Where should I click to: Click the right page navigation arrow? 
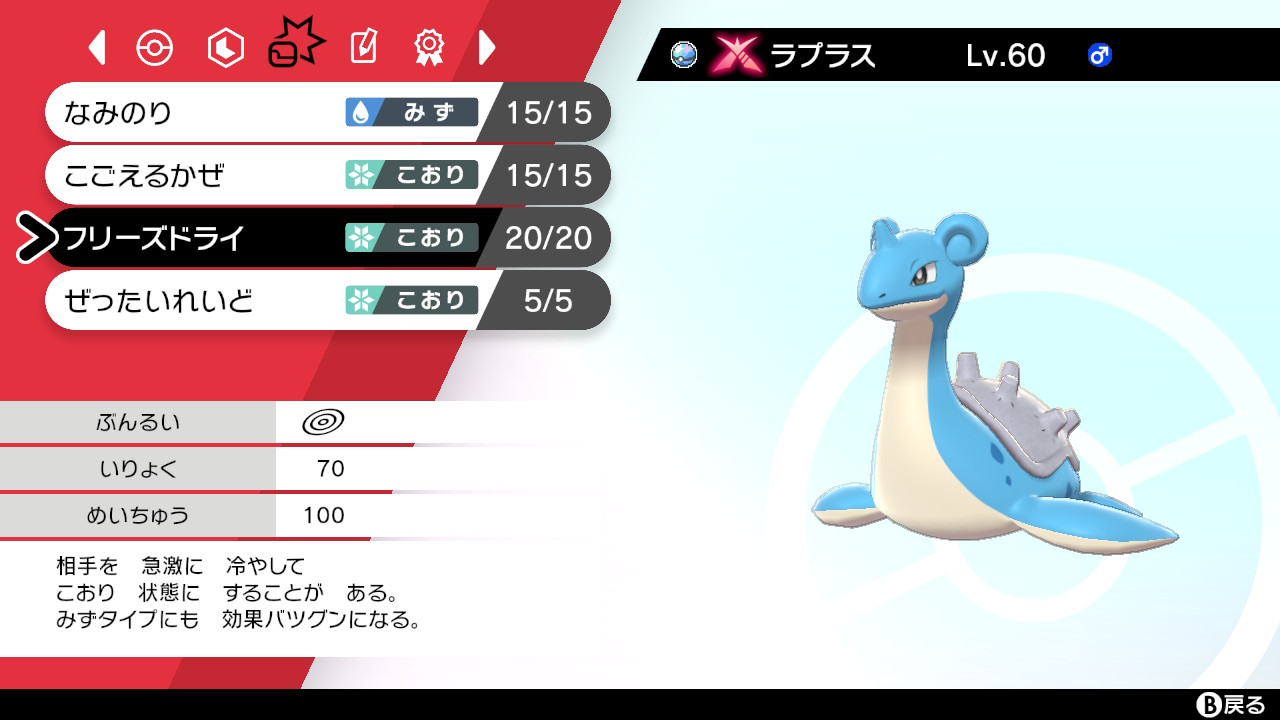[x=487, y=46]
